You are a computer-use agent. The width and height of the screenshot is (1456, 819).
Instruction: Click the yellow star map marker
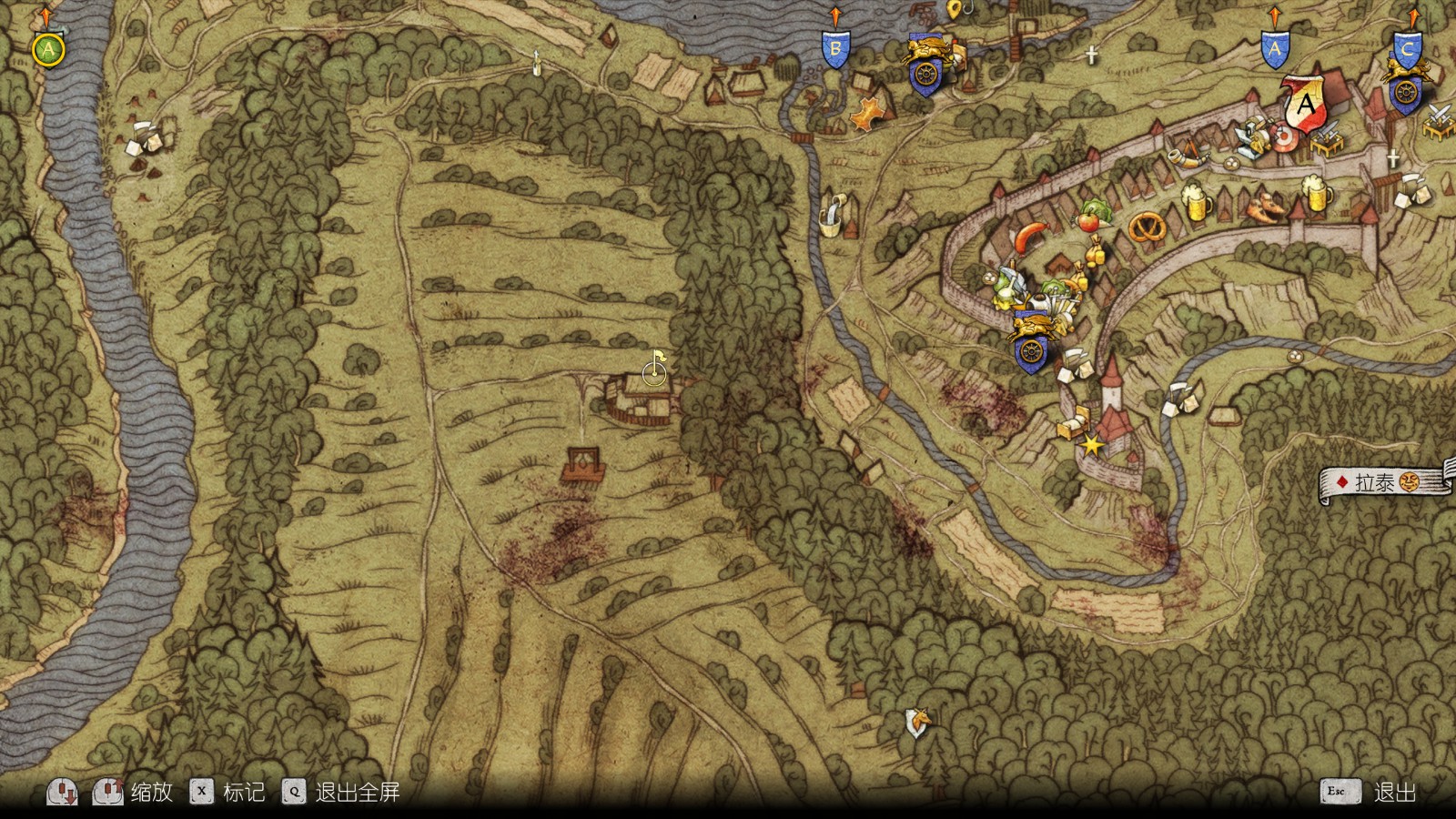click(1091, 446)
